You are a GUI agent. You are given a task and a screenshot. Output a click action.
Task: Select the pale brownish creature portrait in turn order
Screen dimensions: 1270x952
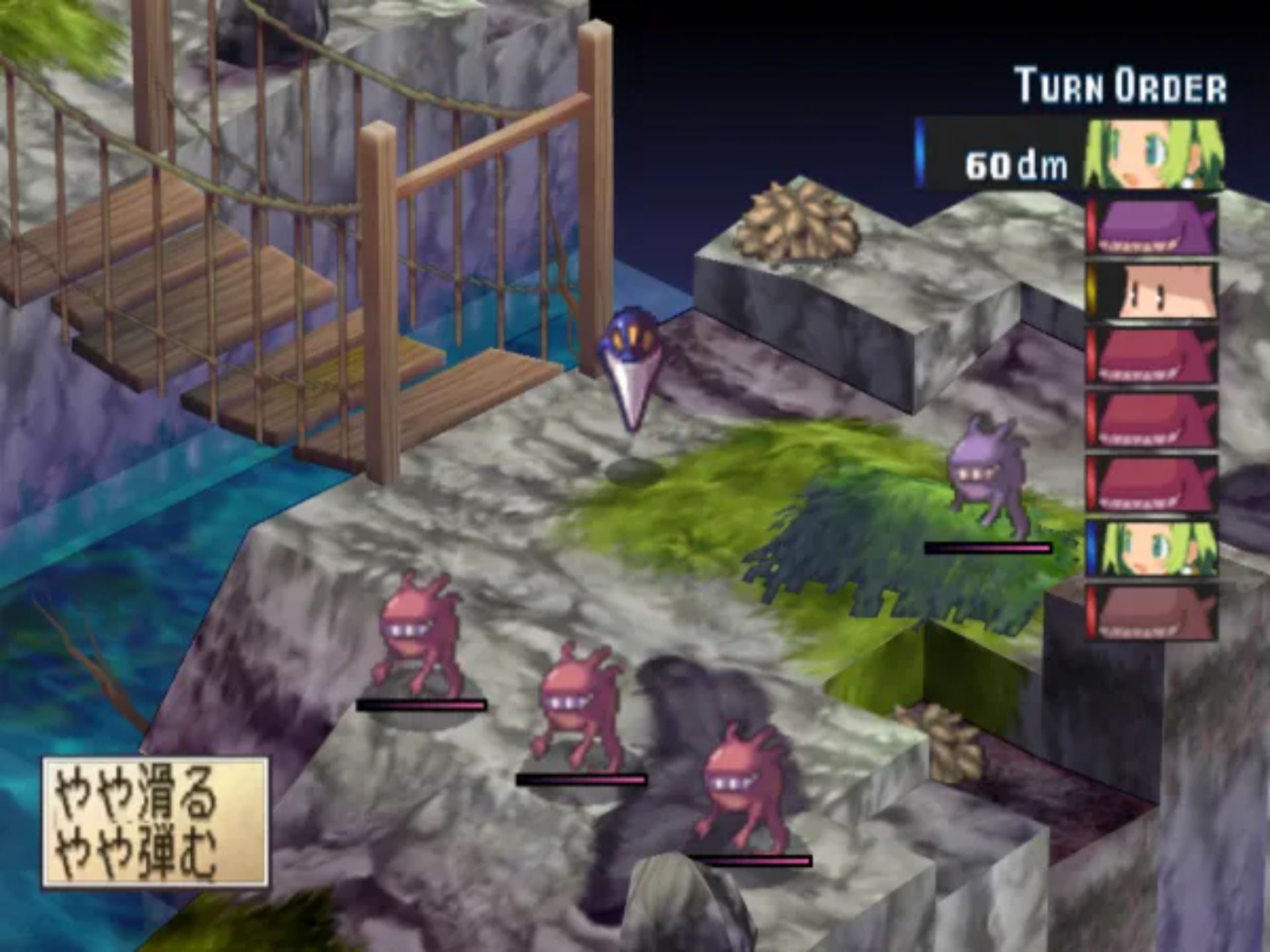click(x=1154, y=614)
